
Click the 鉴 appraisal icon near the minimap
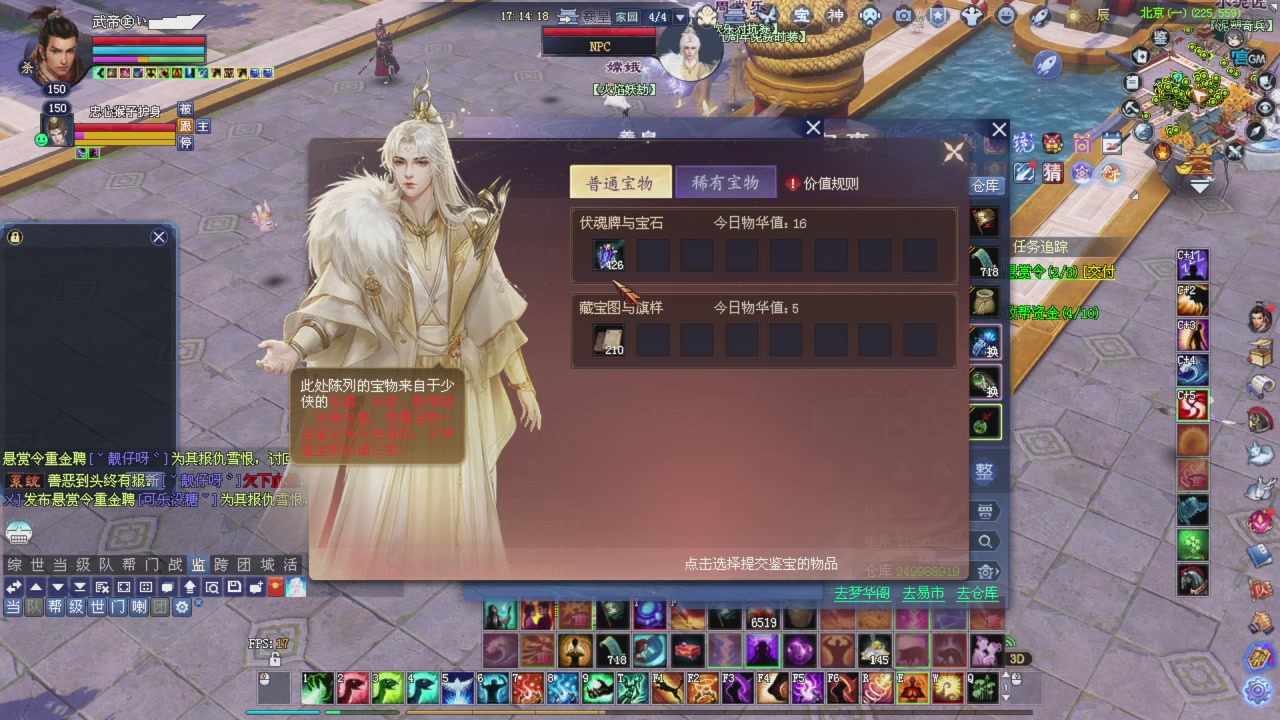pyautogui.click(x=1162, y=39)
